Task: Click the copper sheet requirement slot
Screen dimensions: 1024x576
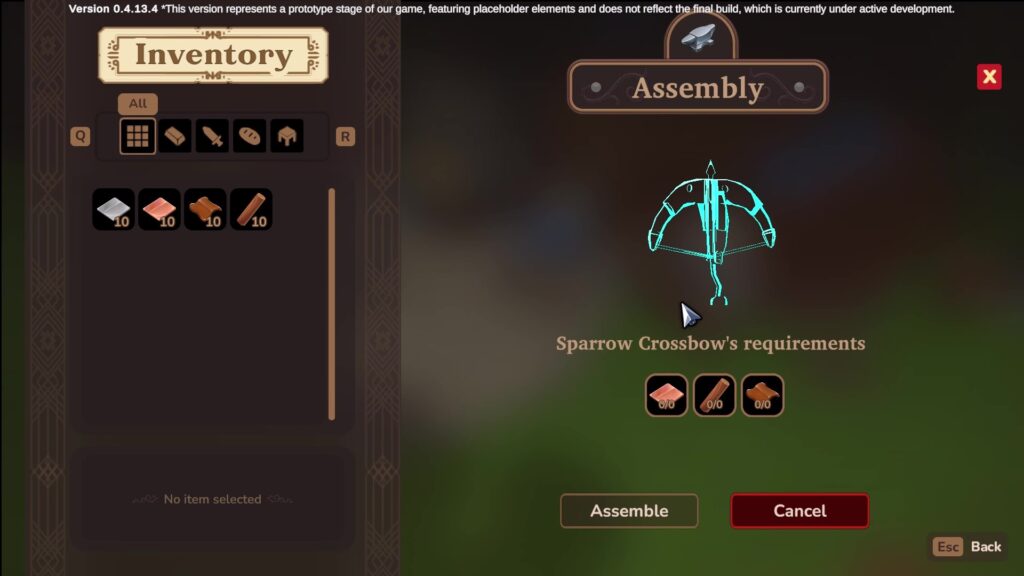Action: [x=667, y=395]
